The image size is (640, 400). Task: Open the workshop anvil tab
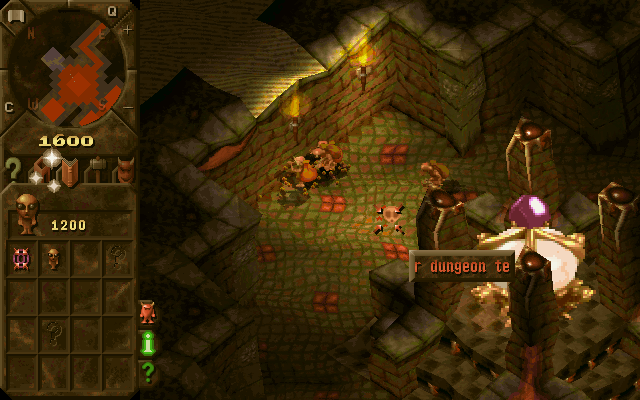point(96,171)
